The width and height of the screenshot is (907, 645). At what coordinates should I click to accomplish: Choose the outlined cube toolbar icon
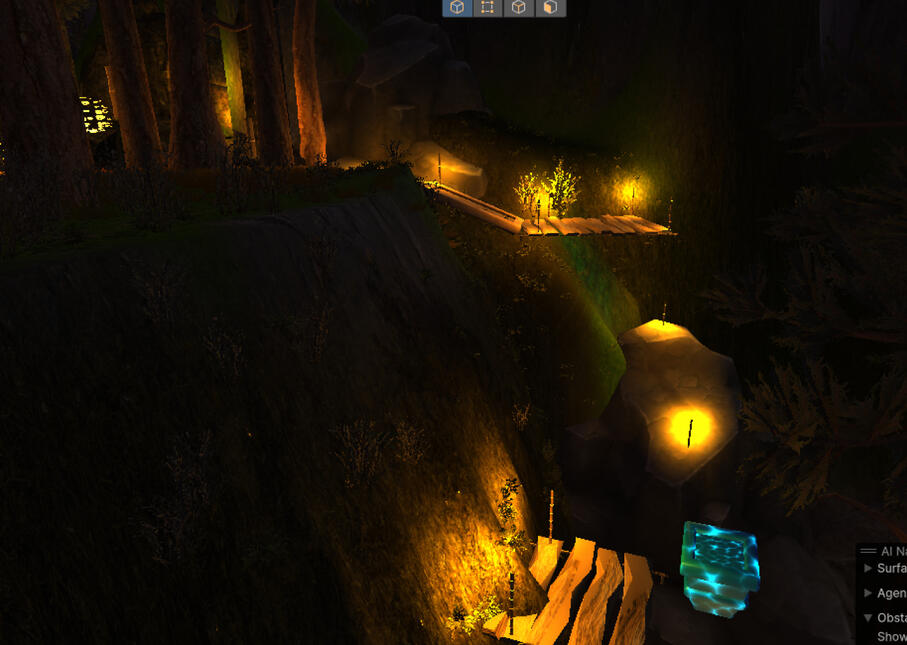(519, 8)
